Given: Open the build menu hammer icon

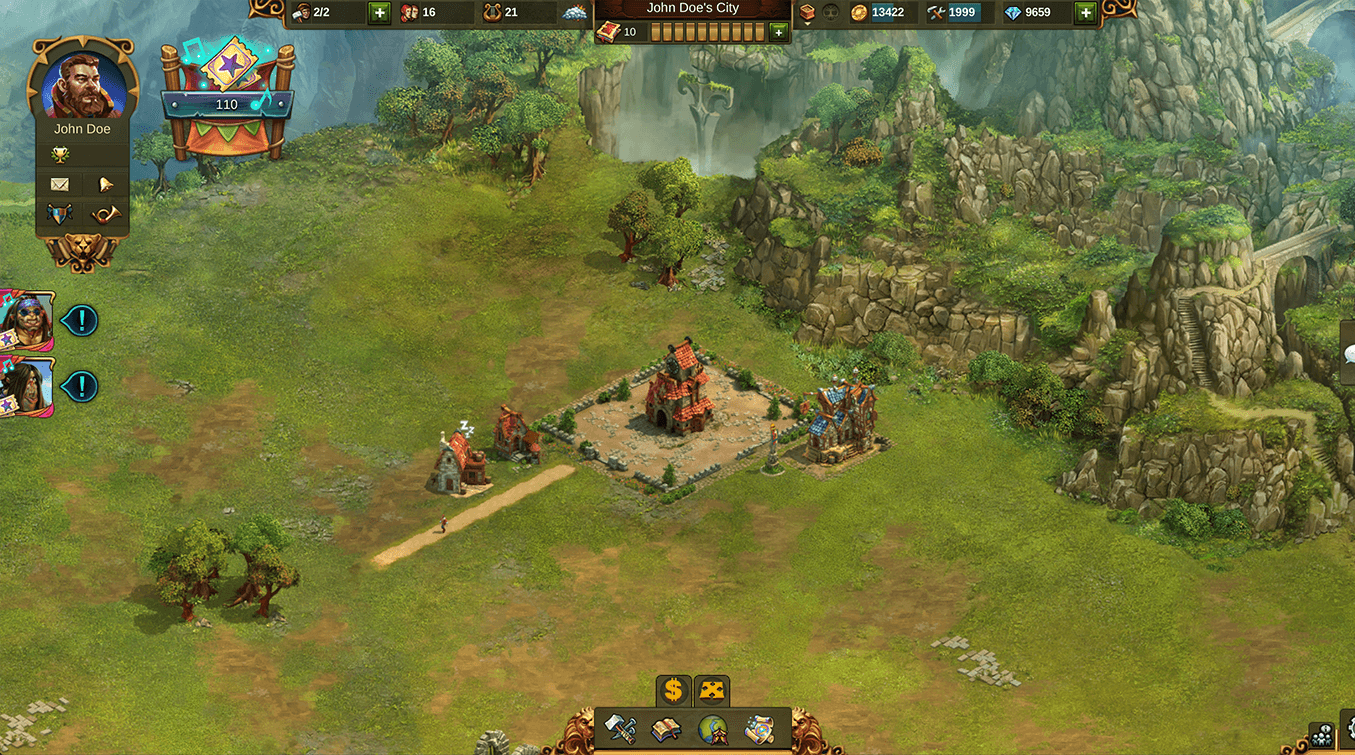Looking at the screenshot, I should pyautogui.click(x=620, y=730).
